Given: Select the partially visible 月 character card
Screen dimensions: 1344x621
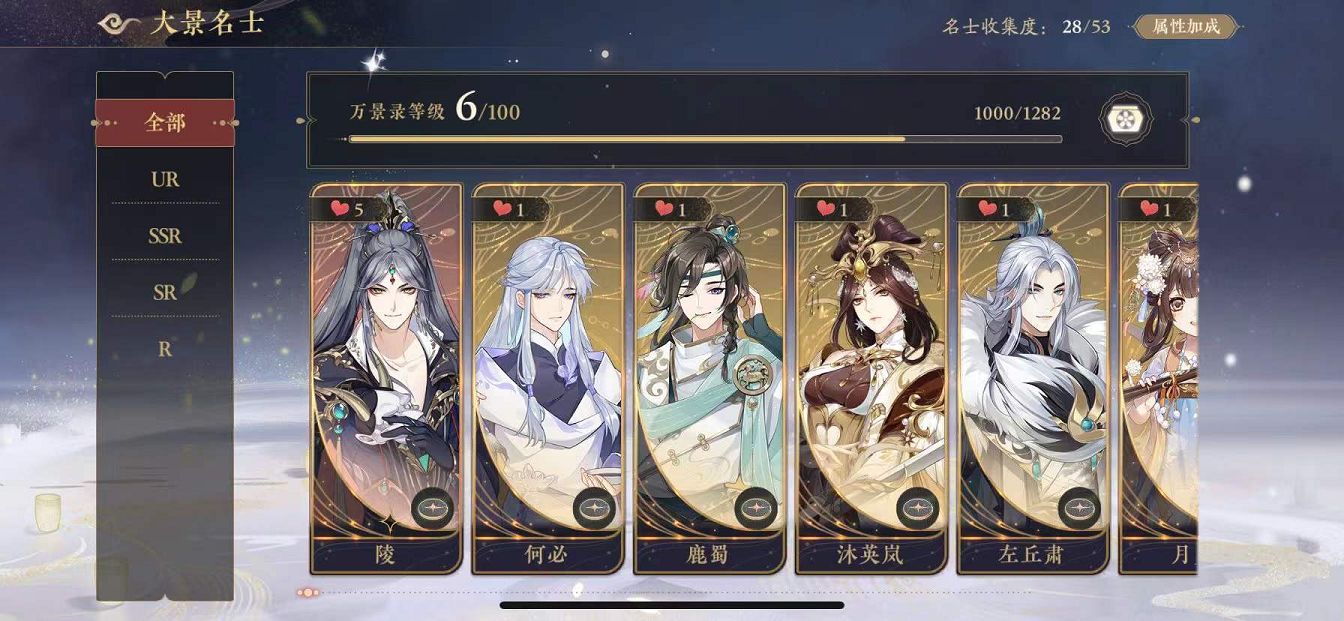Looking at the screenshot, I should (x=1159, y=378).
